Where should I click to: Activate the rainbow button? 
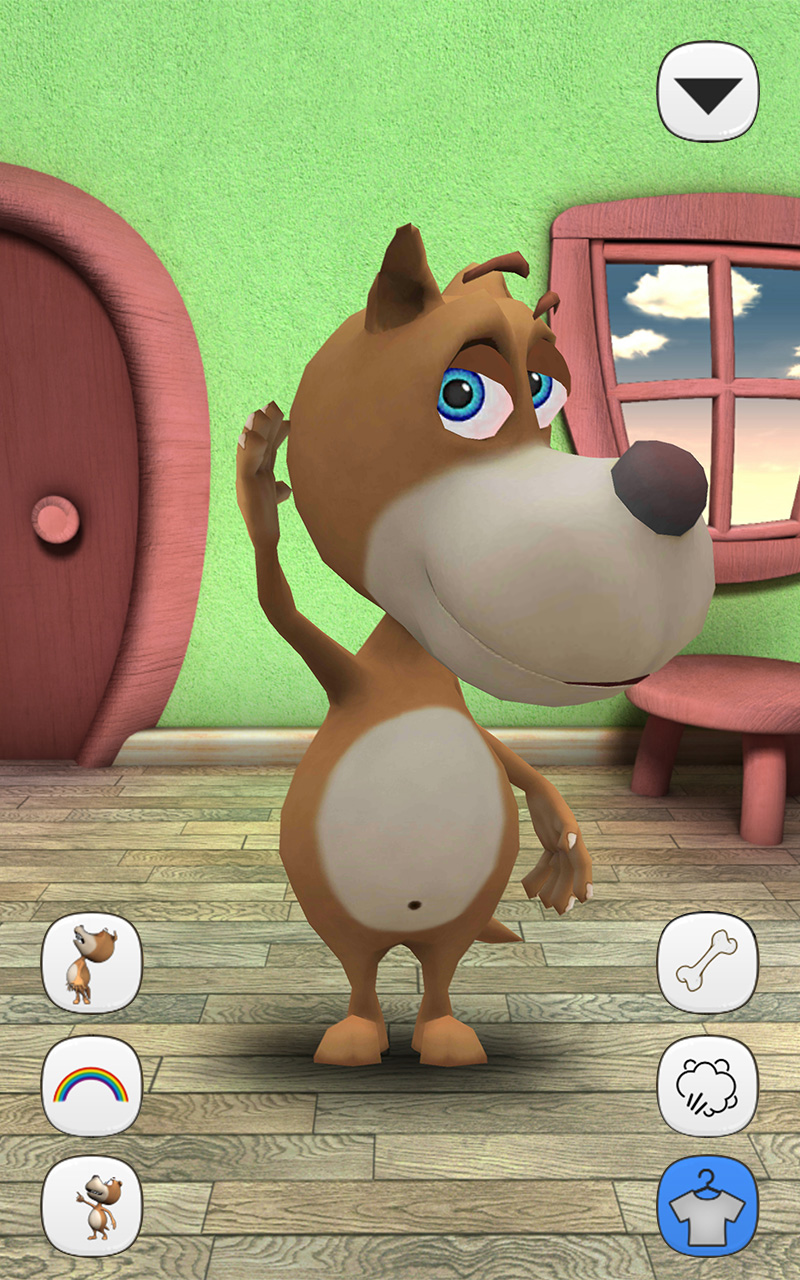pos(92,1085)
